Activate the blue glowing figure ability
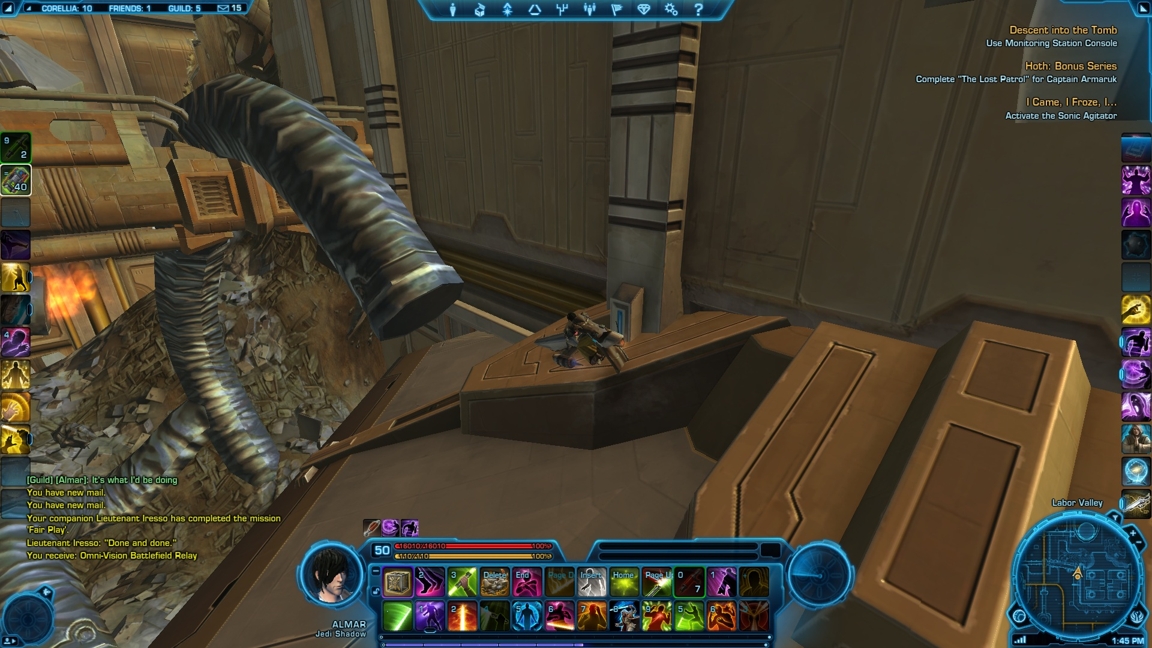Viewport: 1152px width, 648px height. [527, 615]
